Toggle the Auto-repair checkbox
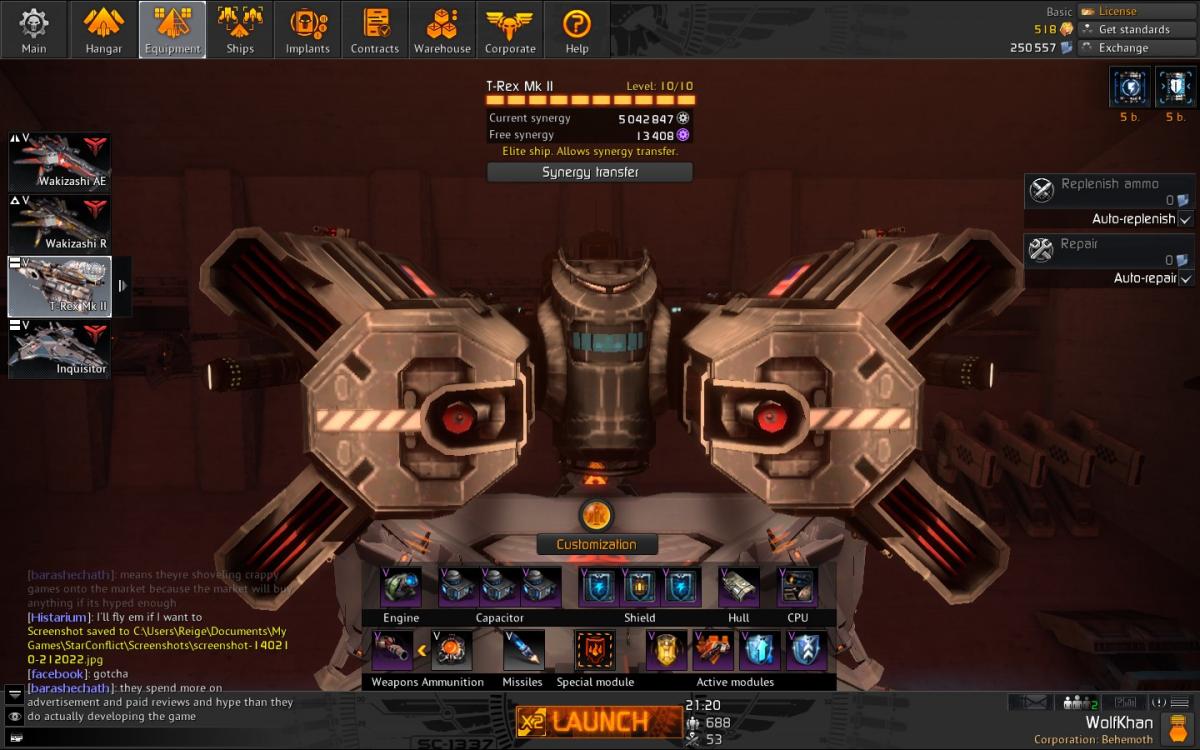The height and width of the screenshot is (750, 1200). 1185,278
